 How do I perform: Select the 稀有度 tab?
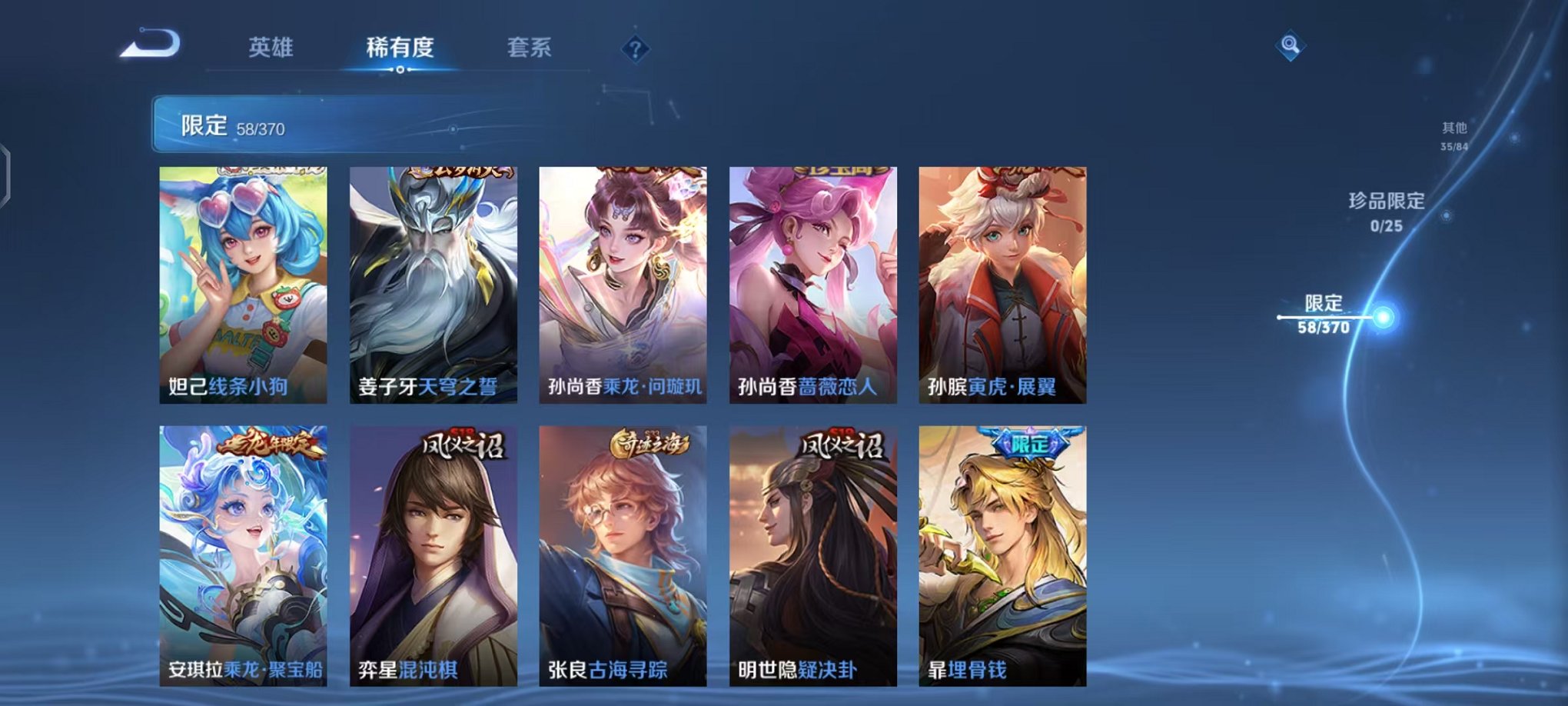pyautogui.click(x=400, y=48)
